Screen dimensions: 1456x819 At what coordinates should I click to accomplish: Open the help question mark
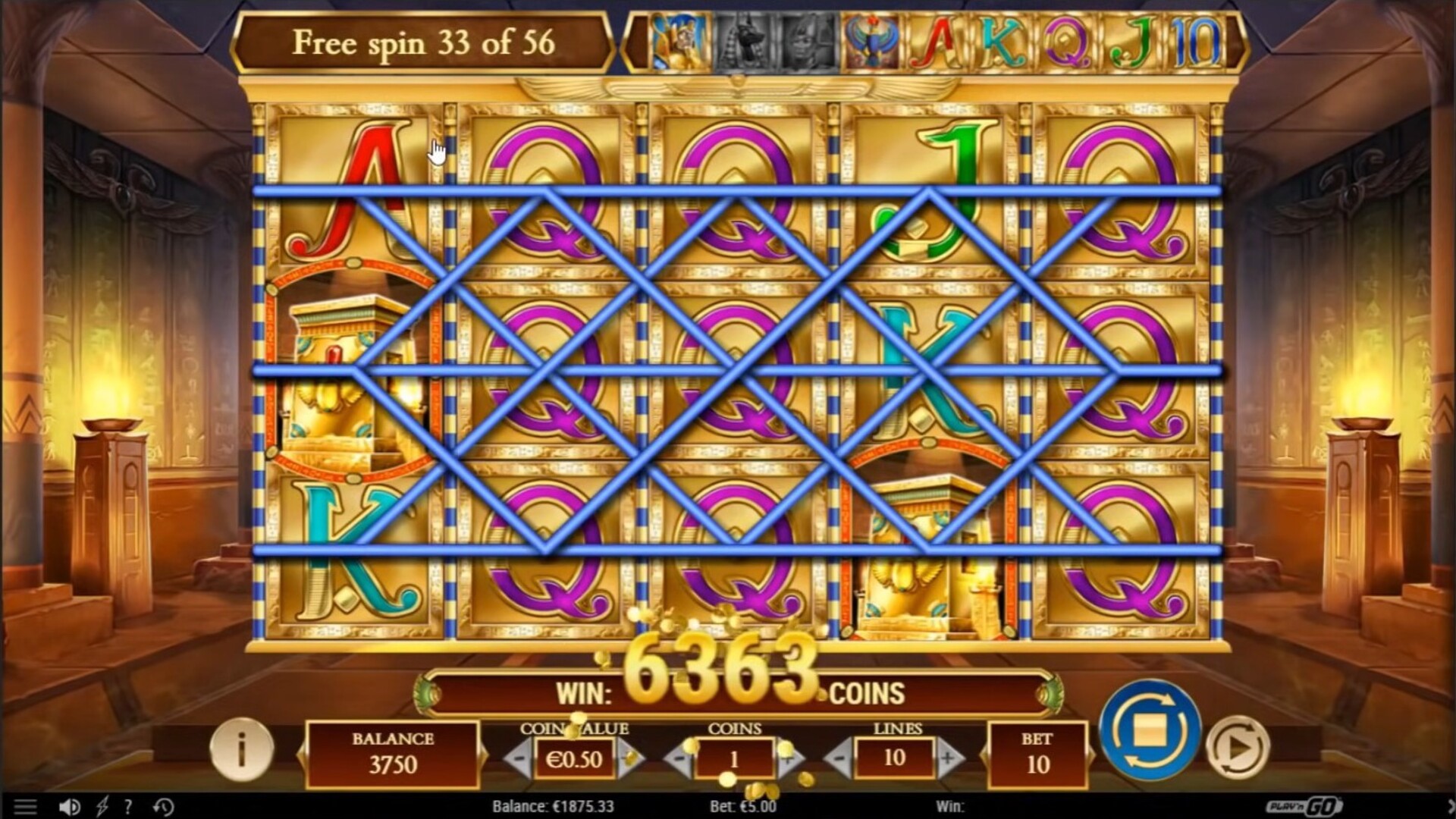[x=129, y=807]
